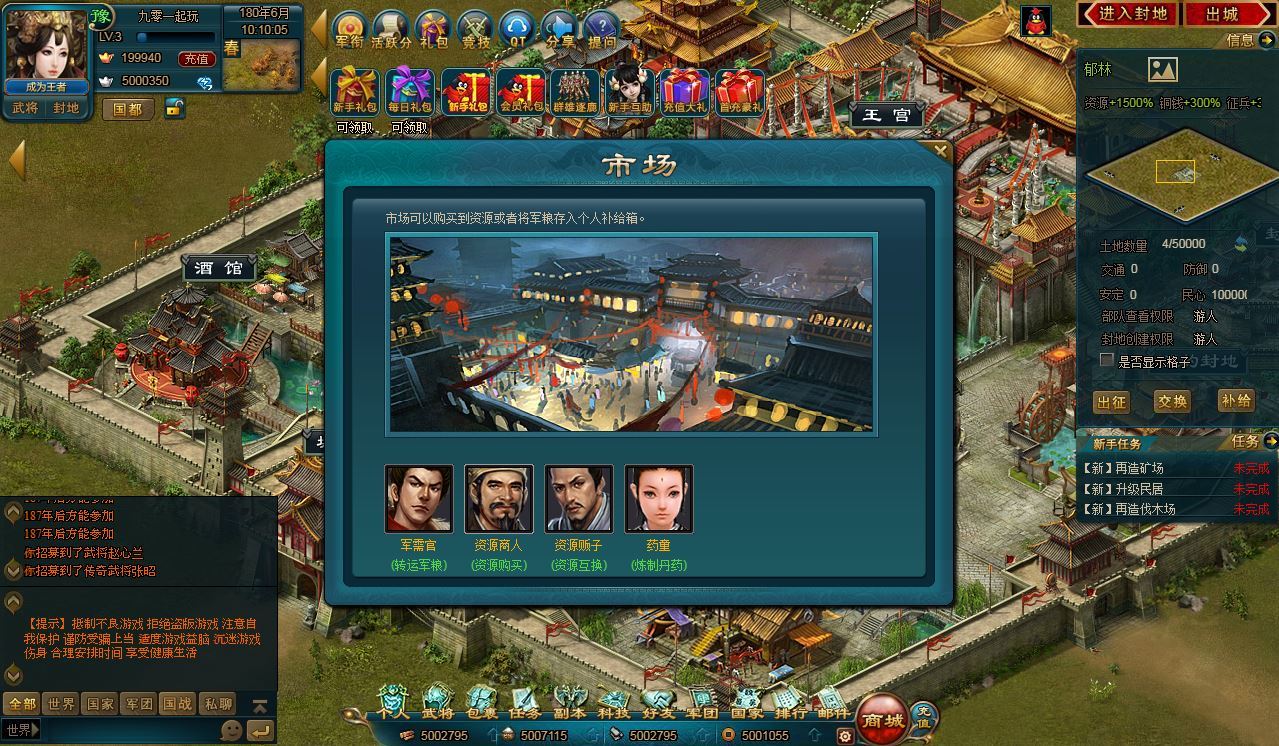Open the 商城 shop button
The width and height of the screenshot is (1279, 746).
883,719
